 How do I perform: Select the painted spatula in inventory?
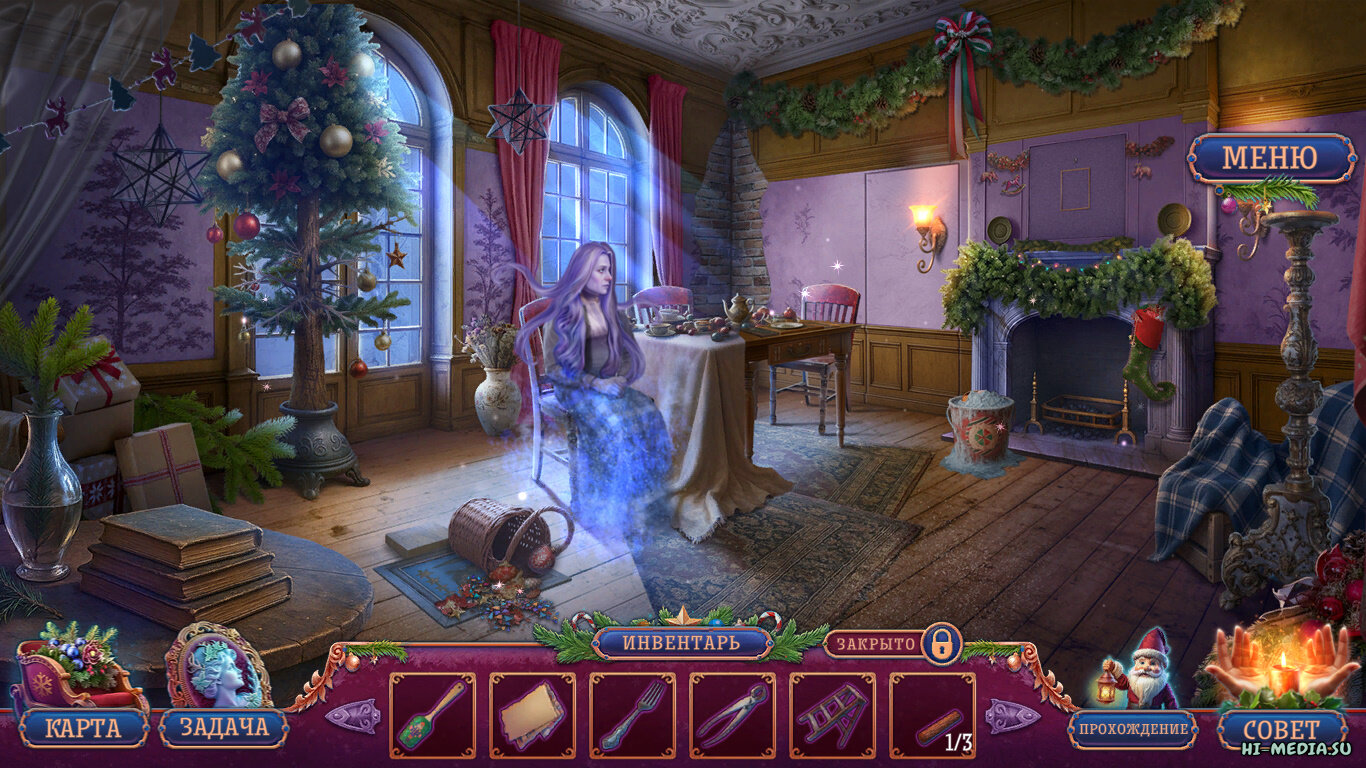432,715
